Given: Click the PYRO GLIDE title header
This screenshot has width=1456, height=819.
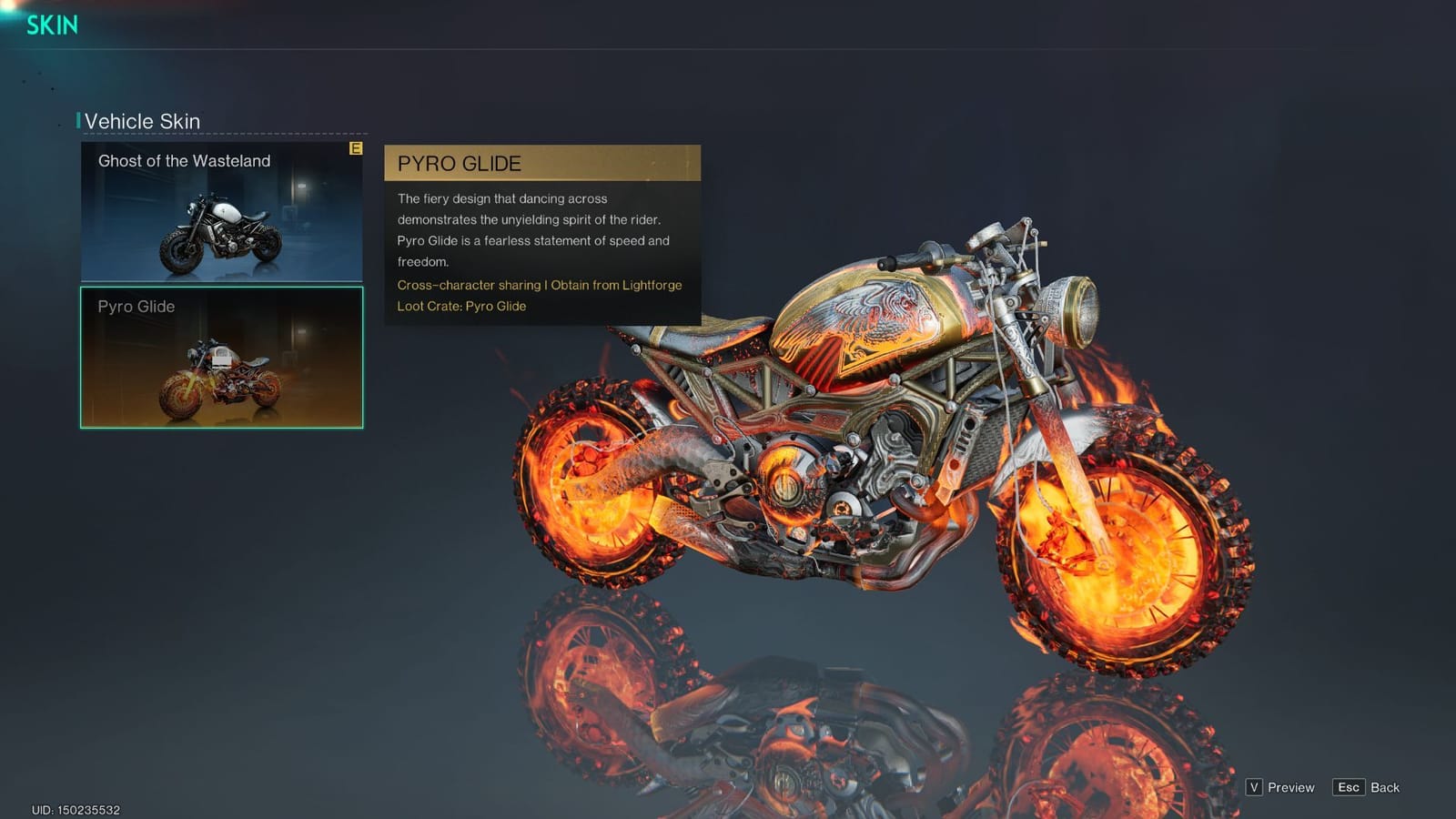Looking at the screenshot, I should [x=459, y=164].
